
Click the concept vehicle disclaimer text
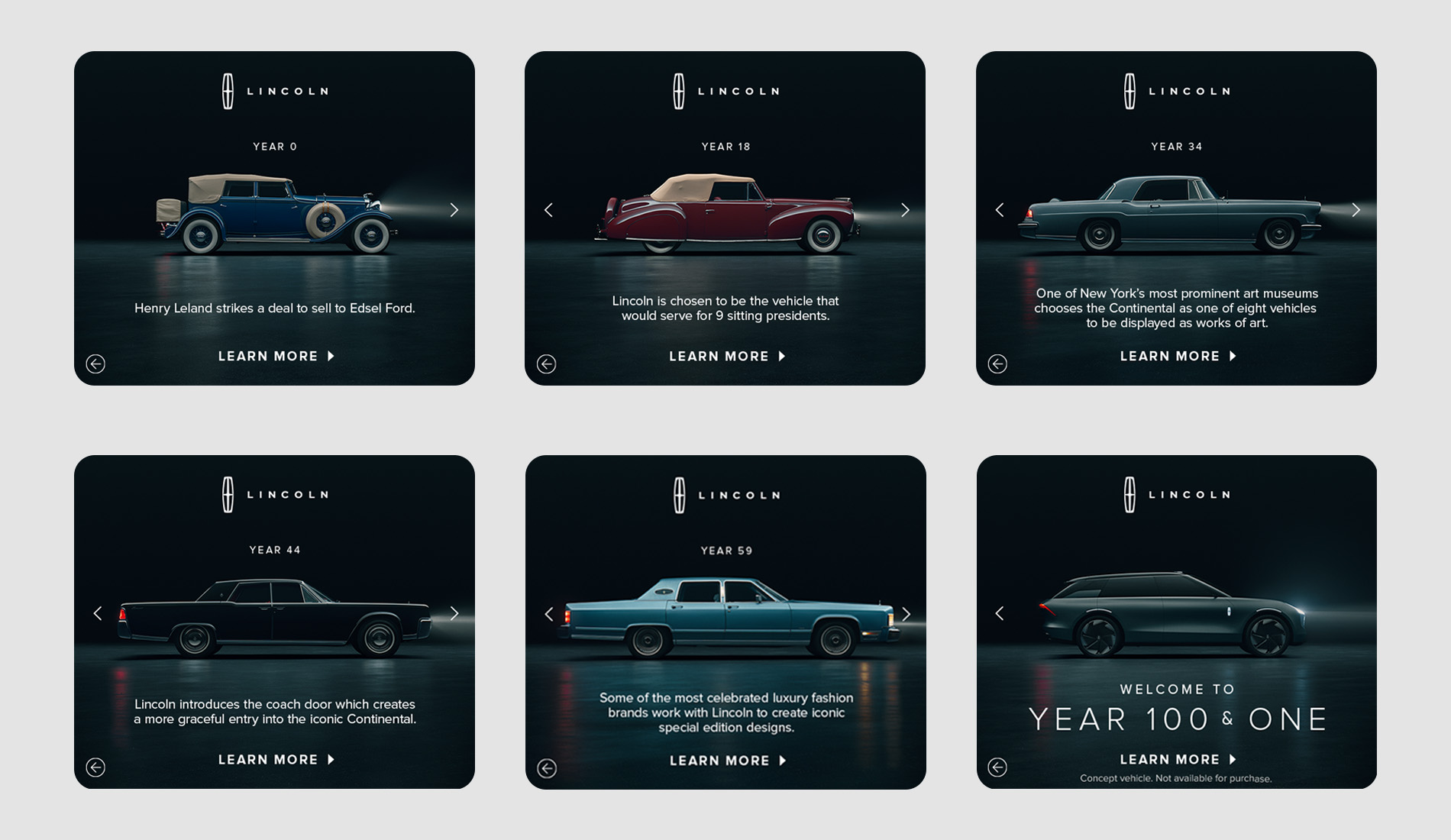click(x=1177, y=777)
